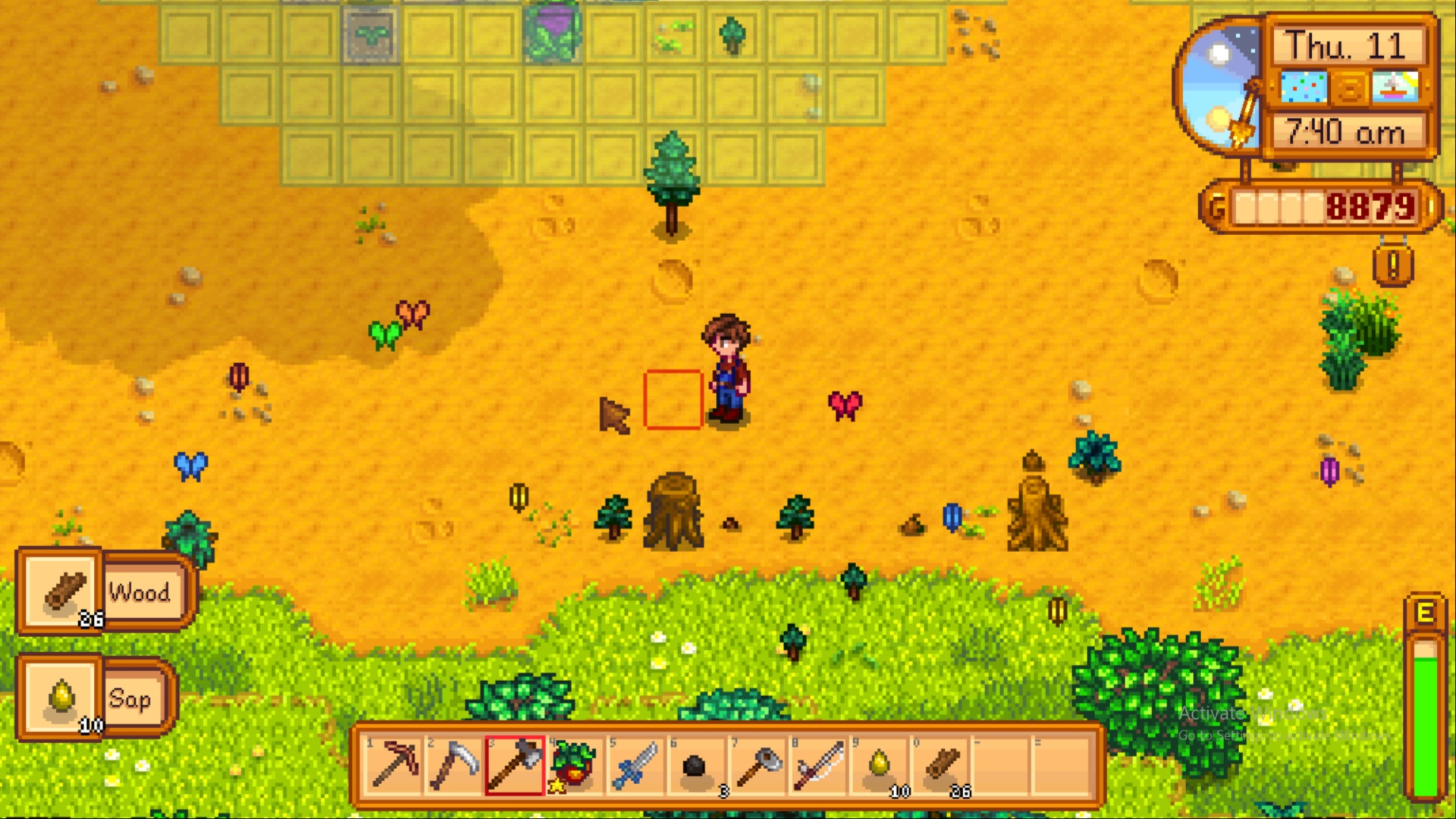The height and width of the screenshot is (819, 1456).
Task: Select the pickaxe in the hotbar
Action: click(394, 766)
